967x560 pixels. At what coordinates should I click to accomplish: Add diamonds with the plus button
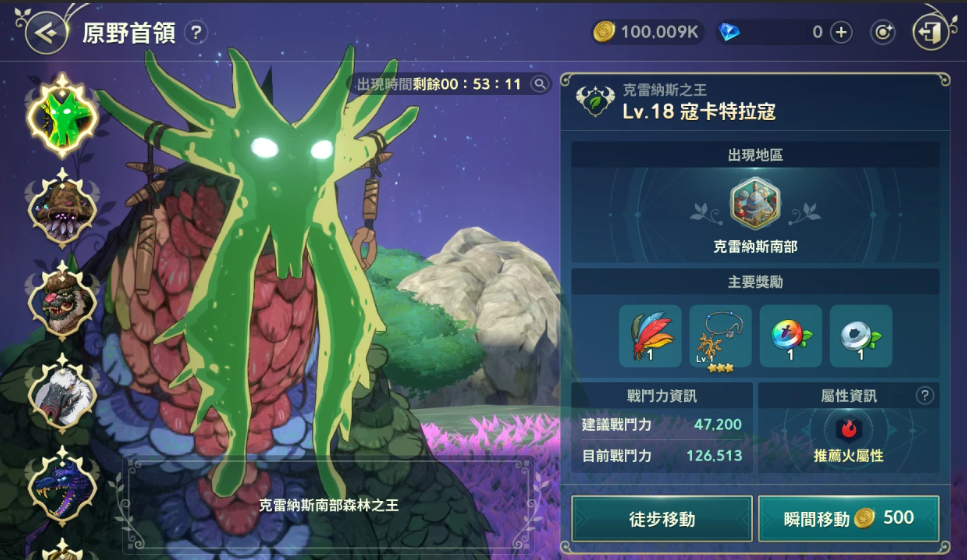pyautogui.click(x=842, y=32)
